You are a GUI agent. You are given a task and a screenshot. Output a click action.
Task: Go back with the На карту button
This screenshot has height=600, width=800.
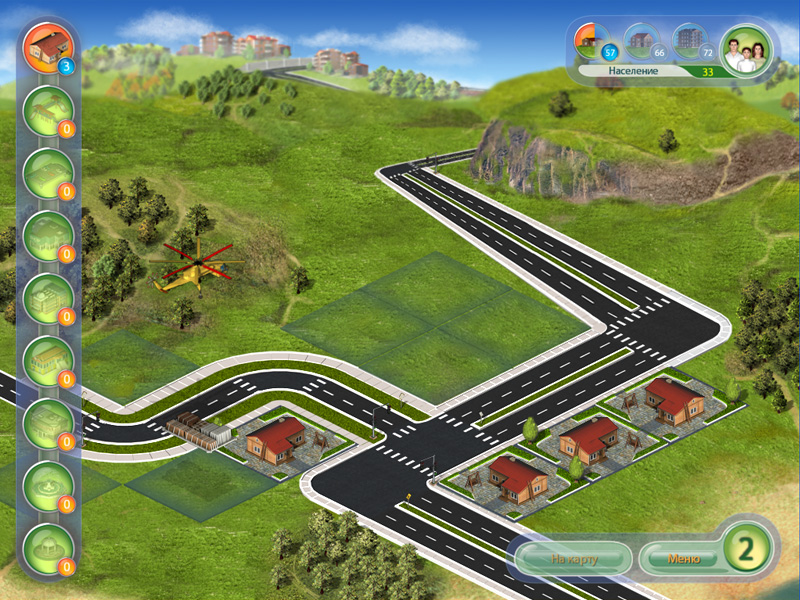573,558
